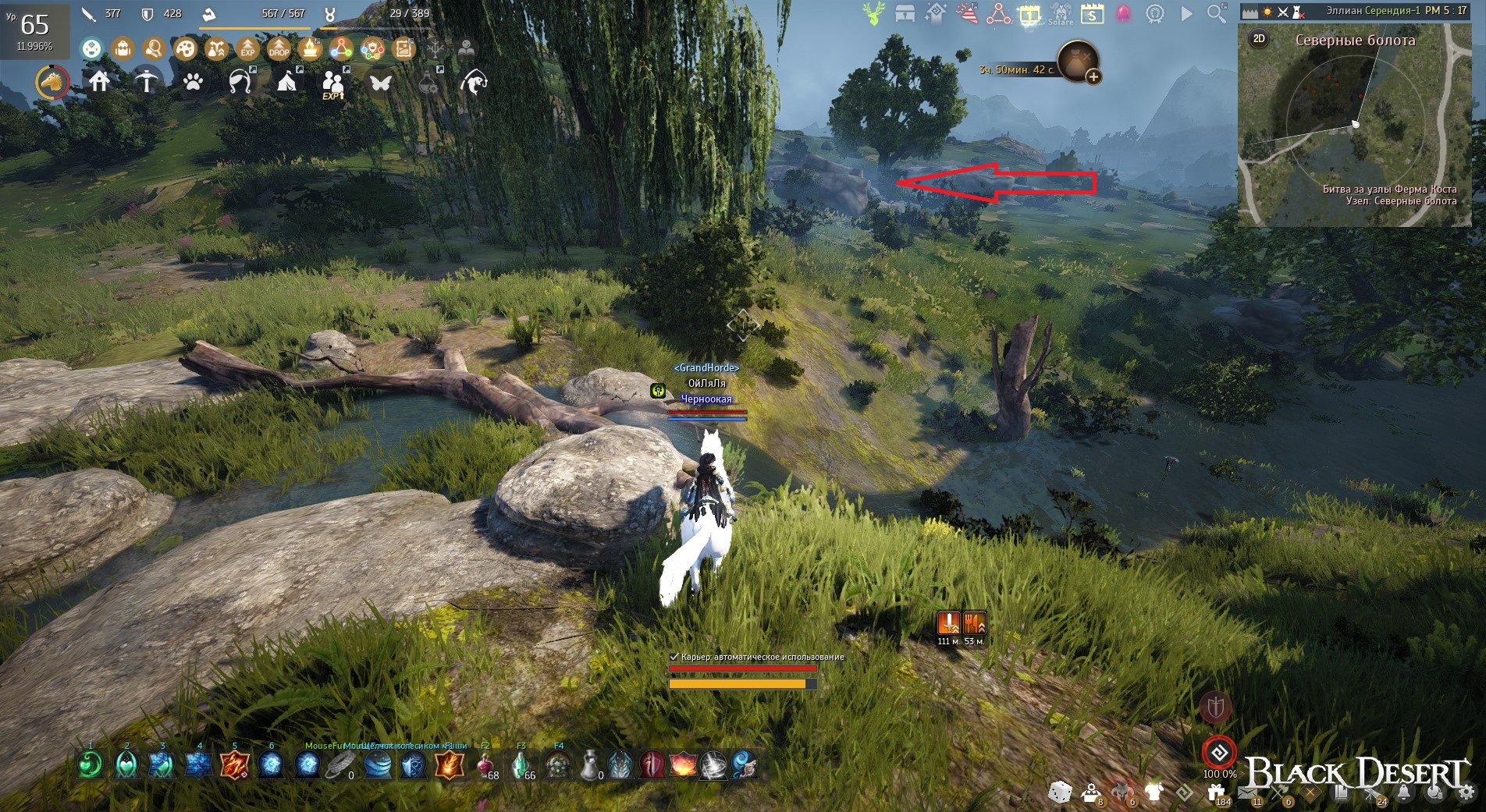Click the plus on the loot bag timer
Screen dimensions: 1486x812
(1093, 76)
